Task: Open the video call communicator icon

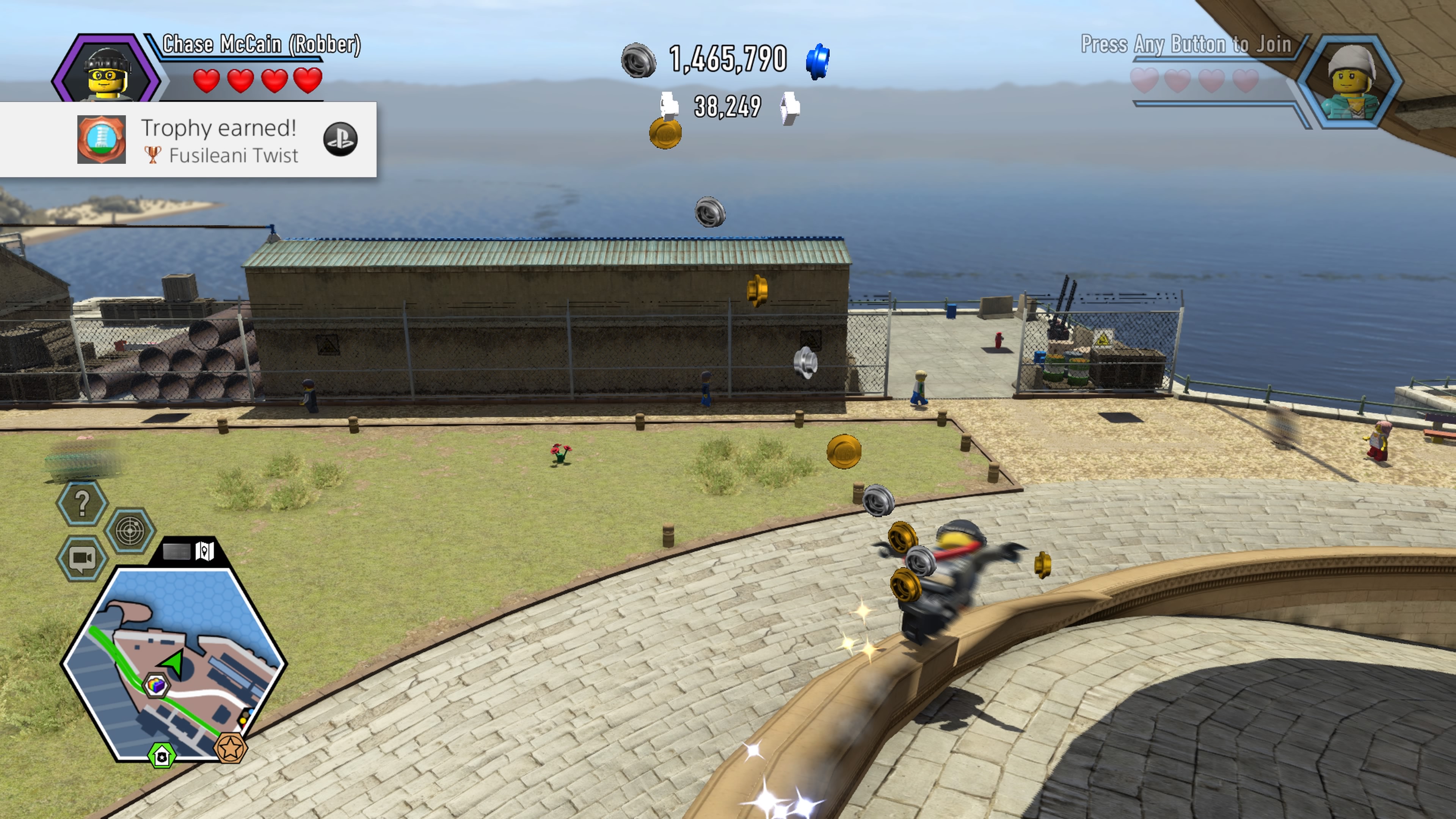Action: pyautogui.click(x=82, y=559)
